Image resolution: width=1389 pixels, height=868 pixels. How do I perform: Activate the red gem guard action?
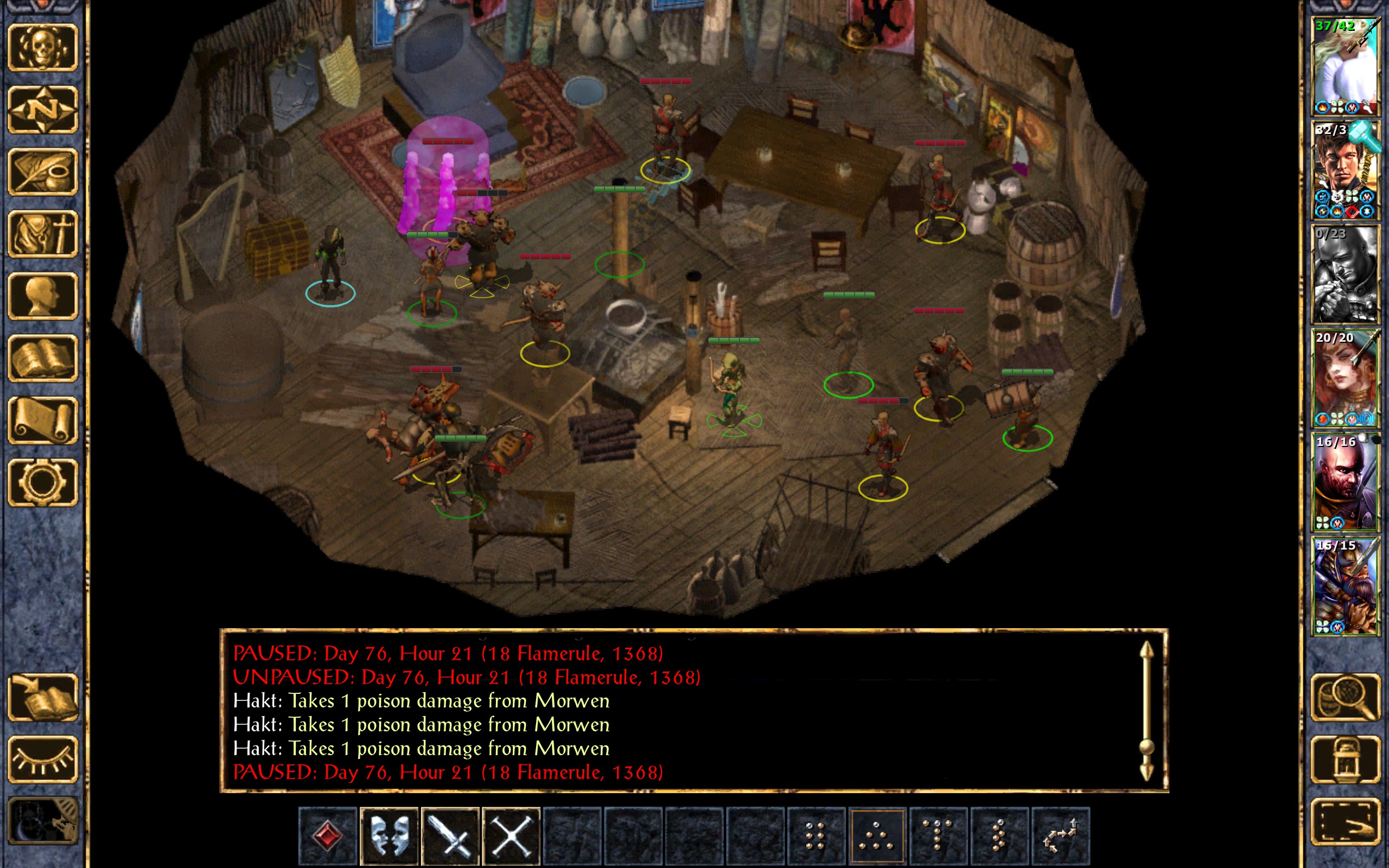(x=328, y=835)
